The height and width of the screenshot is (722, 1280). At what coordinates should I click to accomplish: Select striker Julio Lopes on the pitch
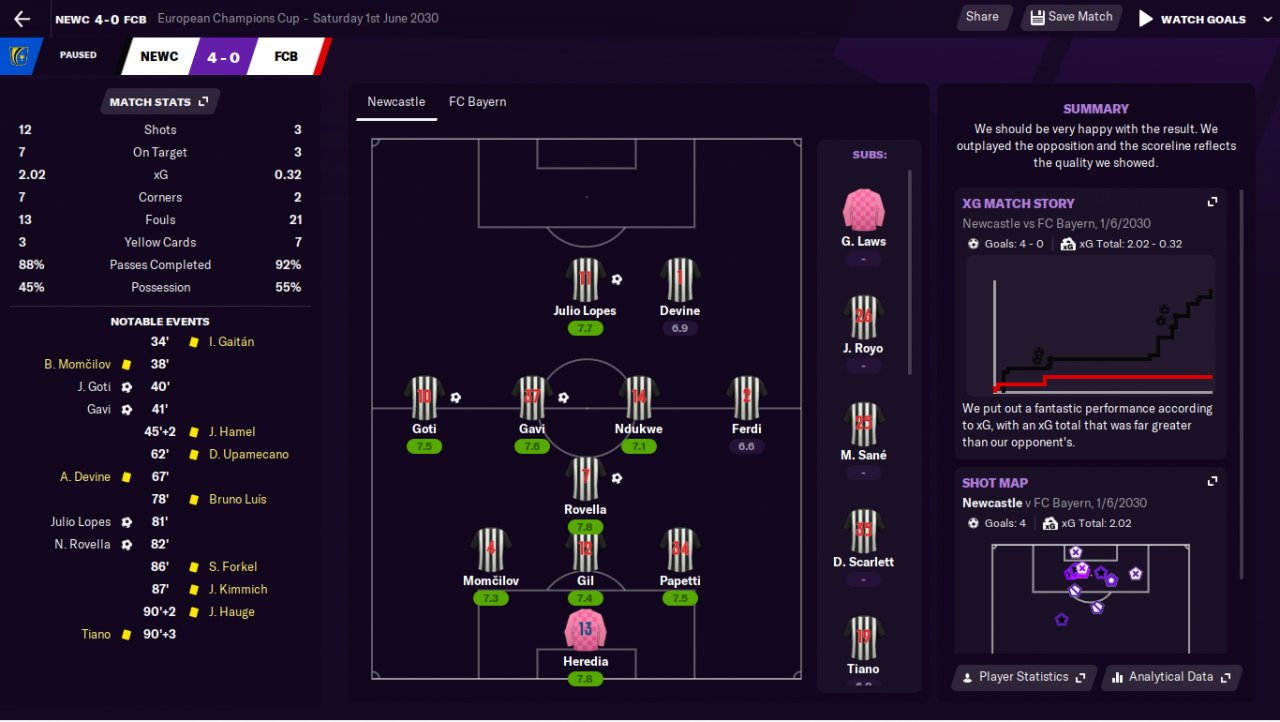585,283
